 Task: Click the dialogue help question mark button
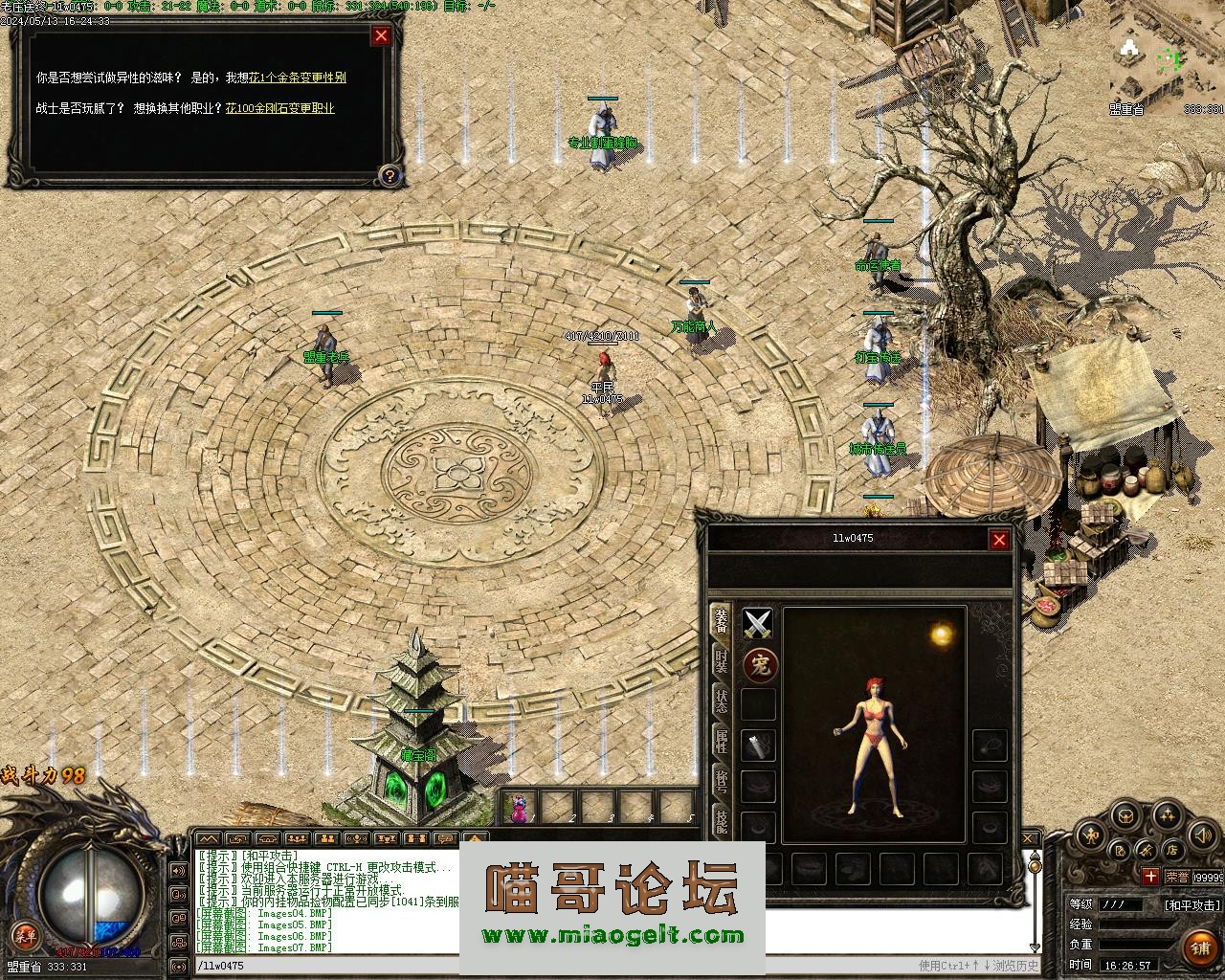390,175
